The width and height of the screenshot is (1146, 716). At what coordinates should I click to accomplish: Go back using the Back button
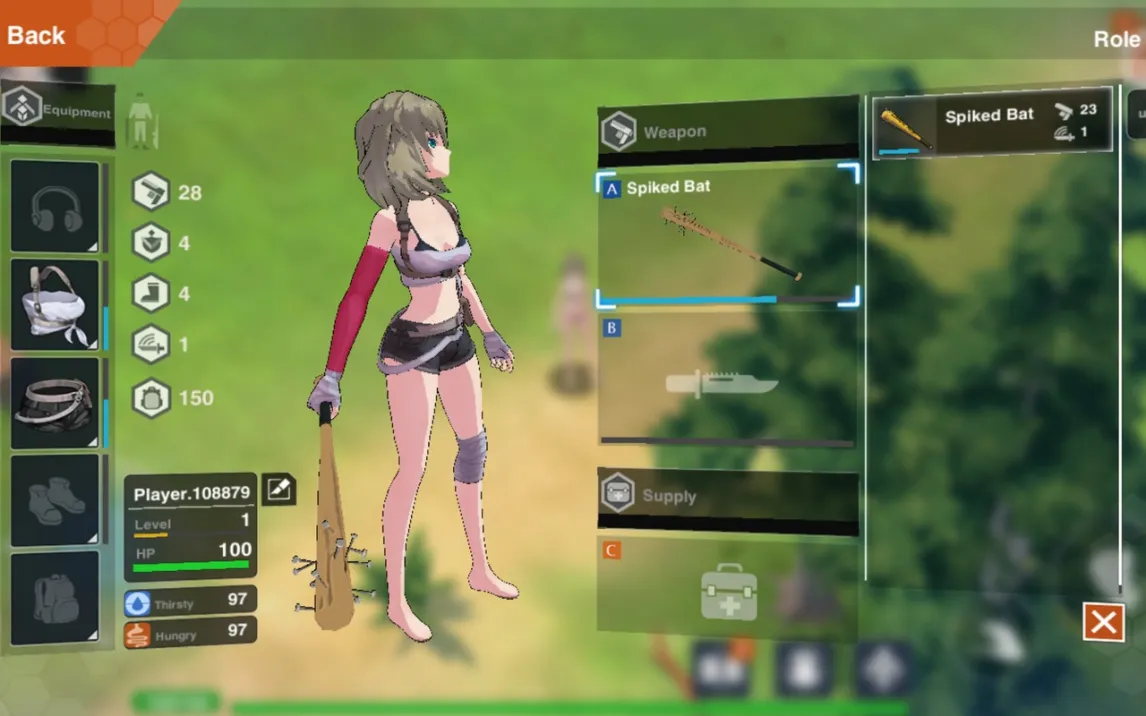click(x=37, y=35)
